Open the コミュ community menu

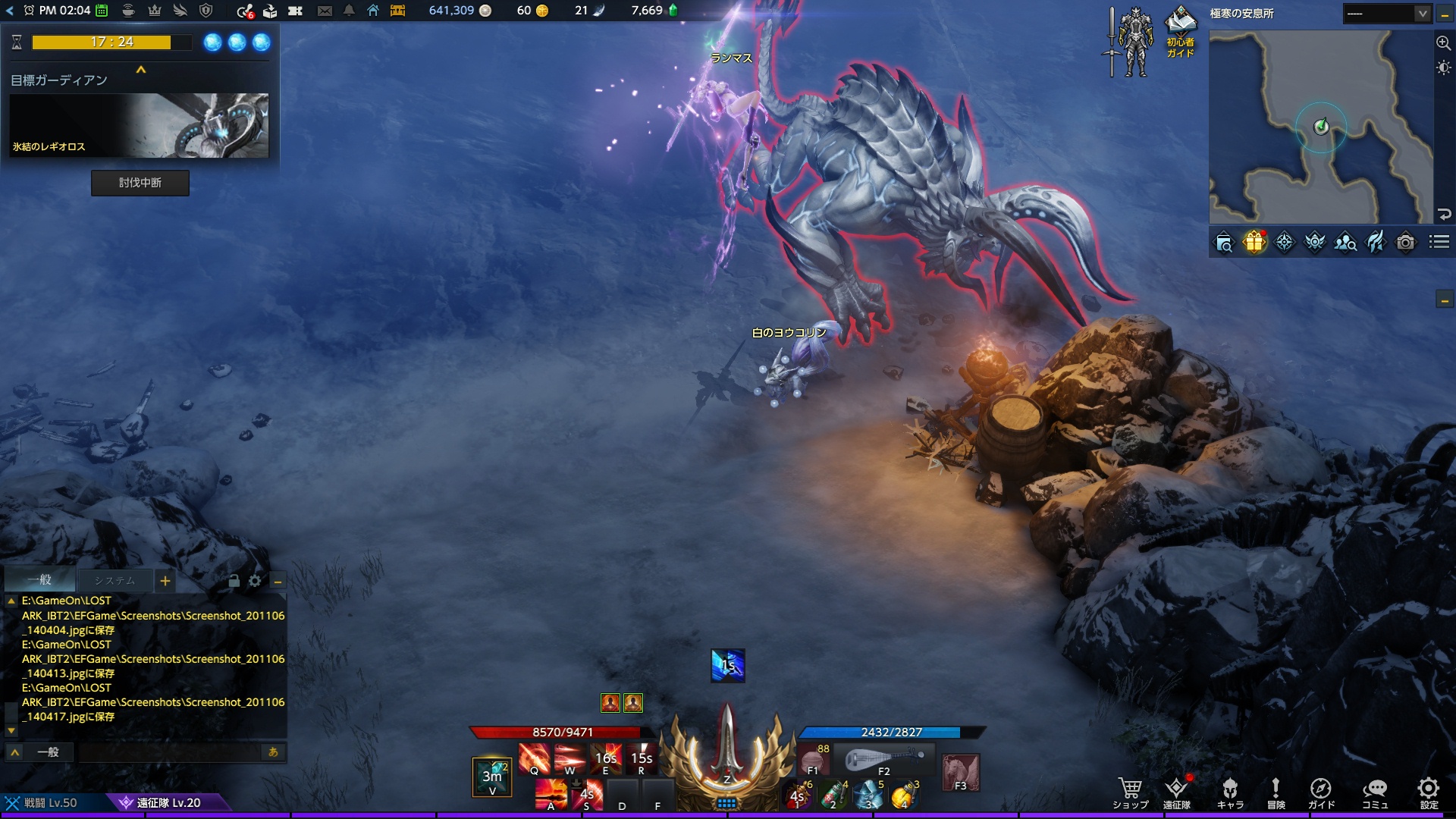point(1375,792)
